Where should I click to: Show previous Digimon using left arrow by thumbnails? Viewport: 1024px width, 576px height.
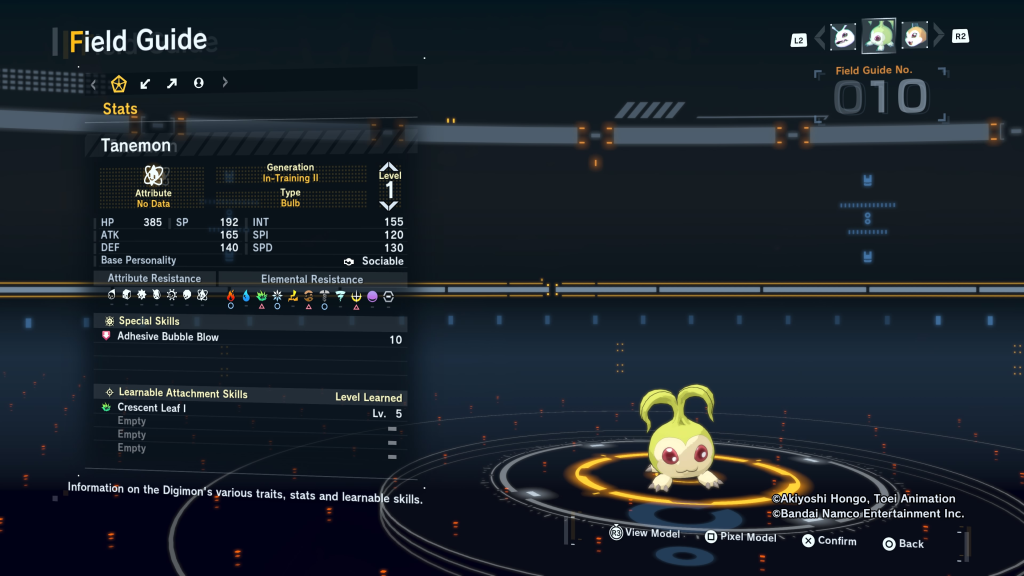point(820,38)
